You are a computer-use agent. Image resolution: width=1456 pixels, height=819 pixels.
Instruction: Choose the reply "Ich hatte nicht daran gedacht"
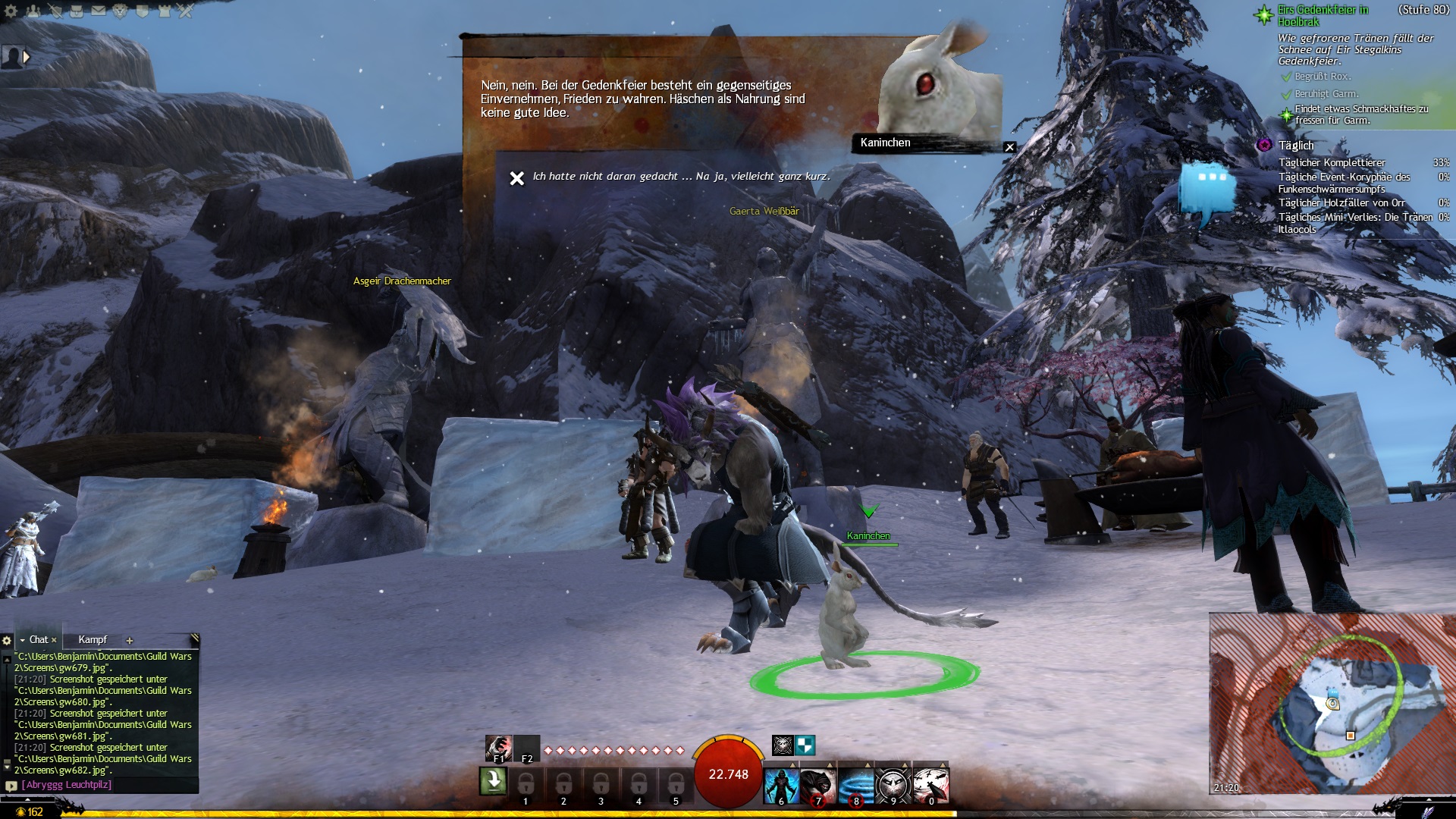681,177
